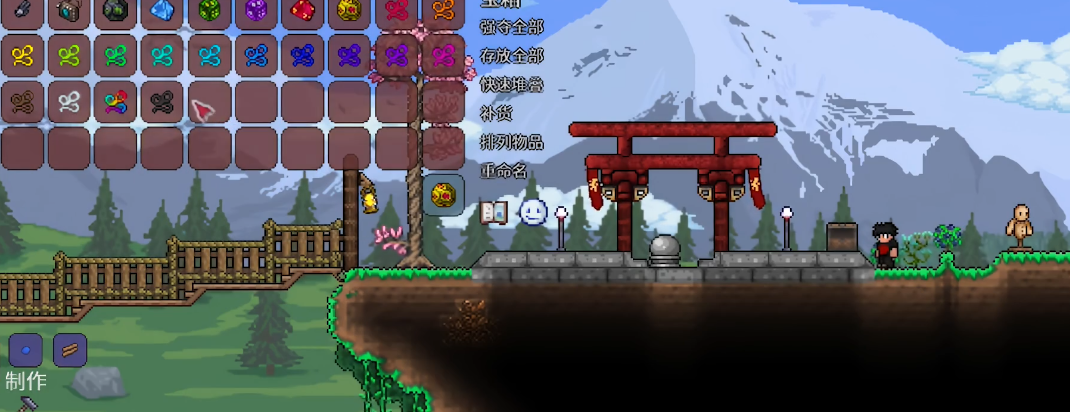The width and height of the screenshot is (1070, 412).
Task: Pick the lime green string slot
Action: [x=69, y=55]
